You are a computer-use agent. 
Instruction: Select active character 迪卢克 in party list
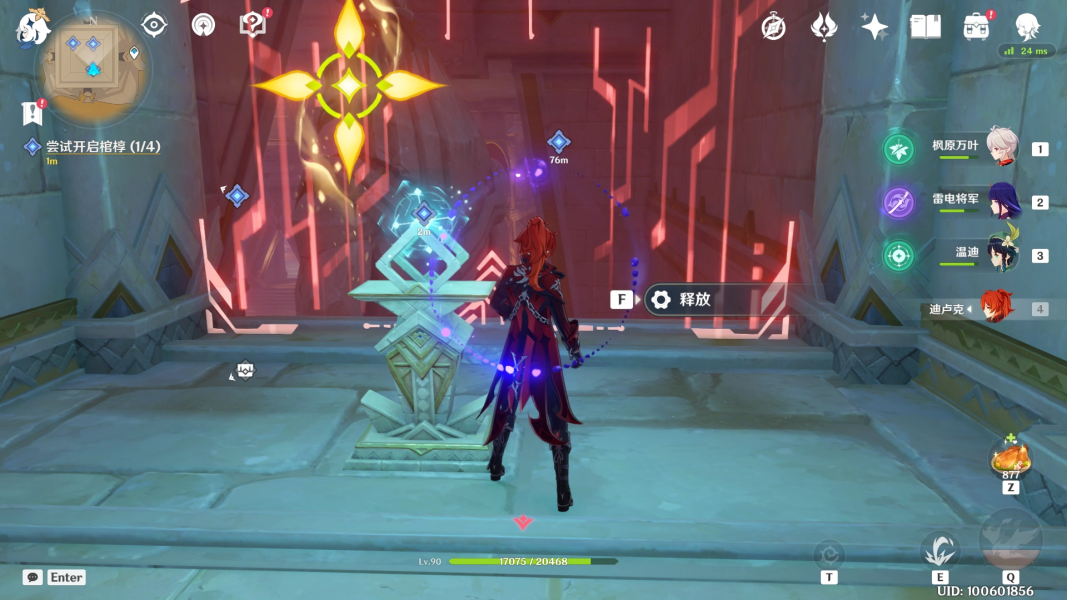click(996, 309)
